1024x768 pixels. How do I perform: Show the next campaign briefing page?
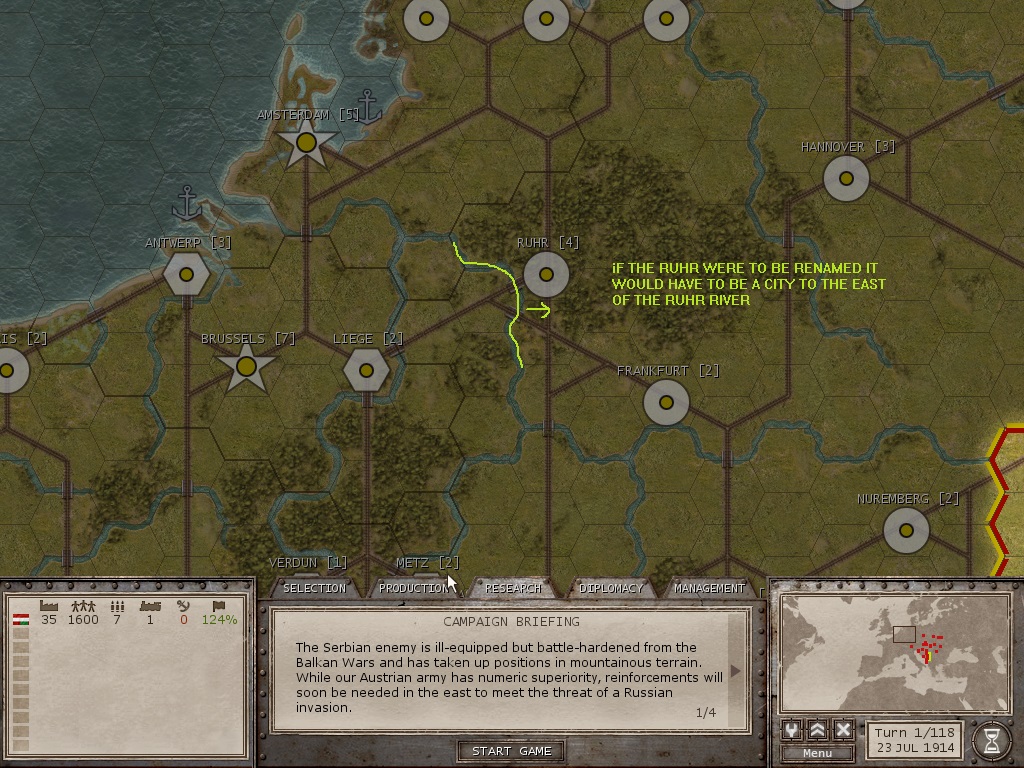coord(737,672)
